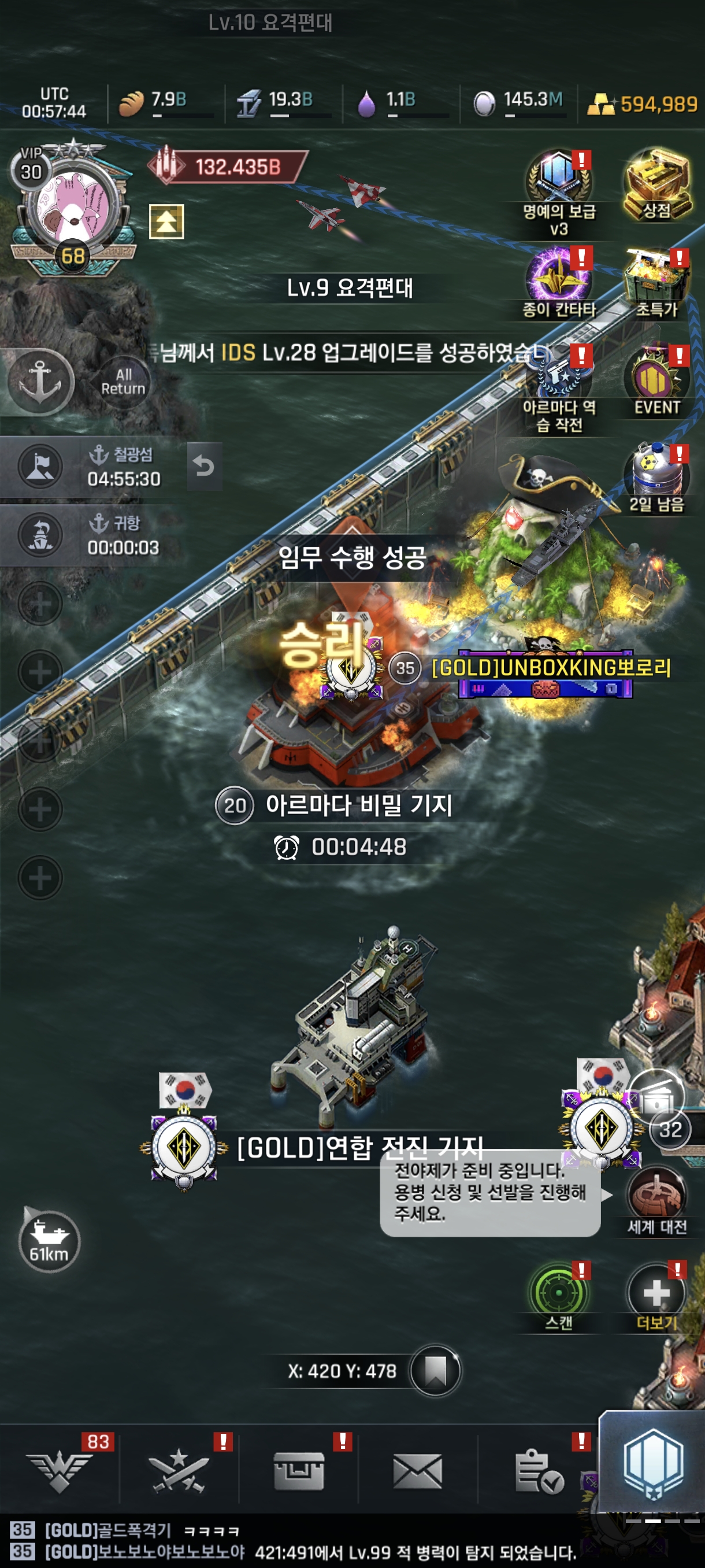Tap the All Return button

click(x=123, y=382)
